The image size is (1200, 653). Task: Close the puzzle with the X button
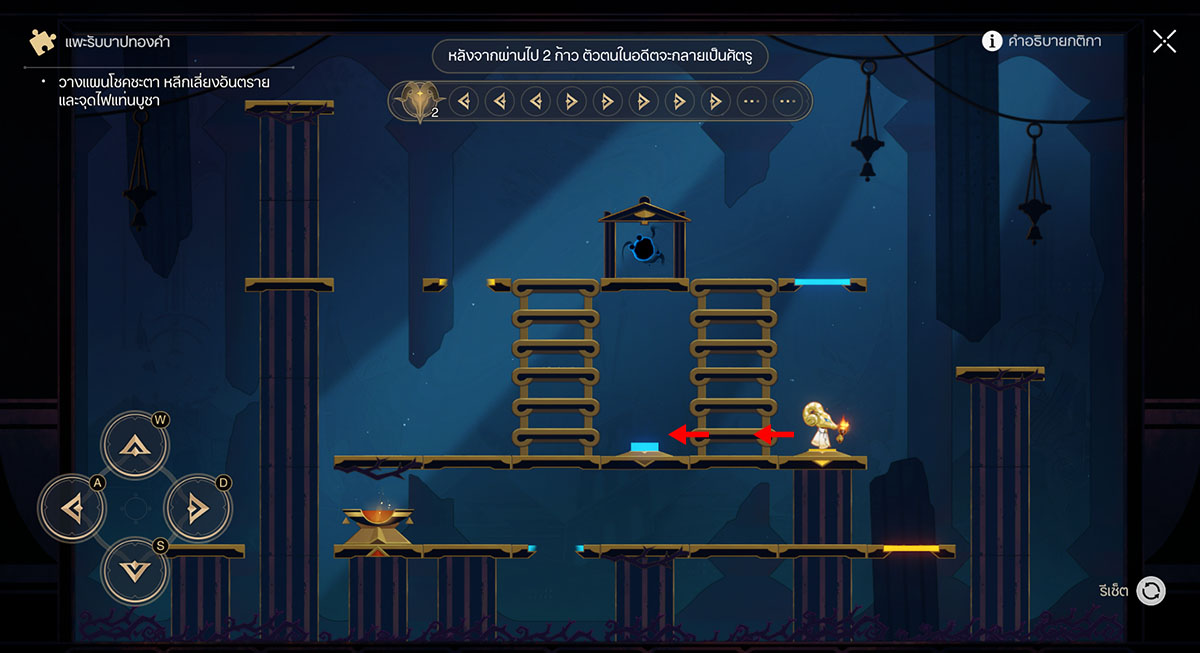coord(1164,41)
